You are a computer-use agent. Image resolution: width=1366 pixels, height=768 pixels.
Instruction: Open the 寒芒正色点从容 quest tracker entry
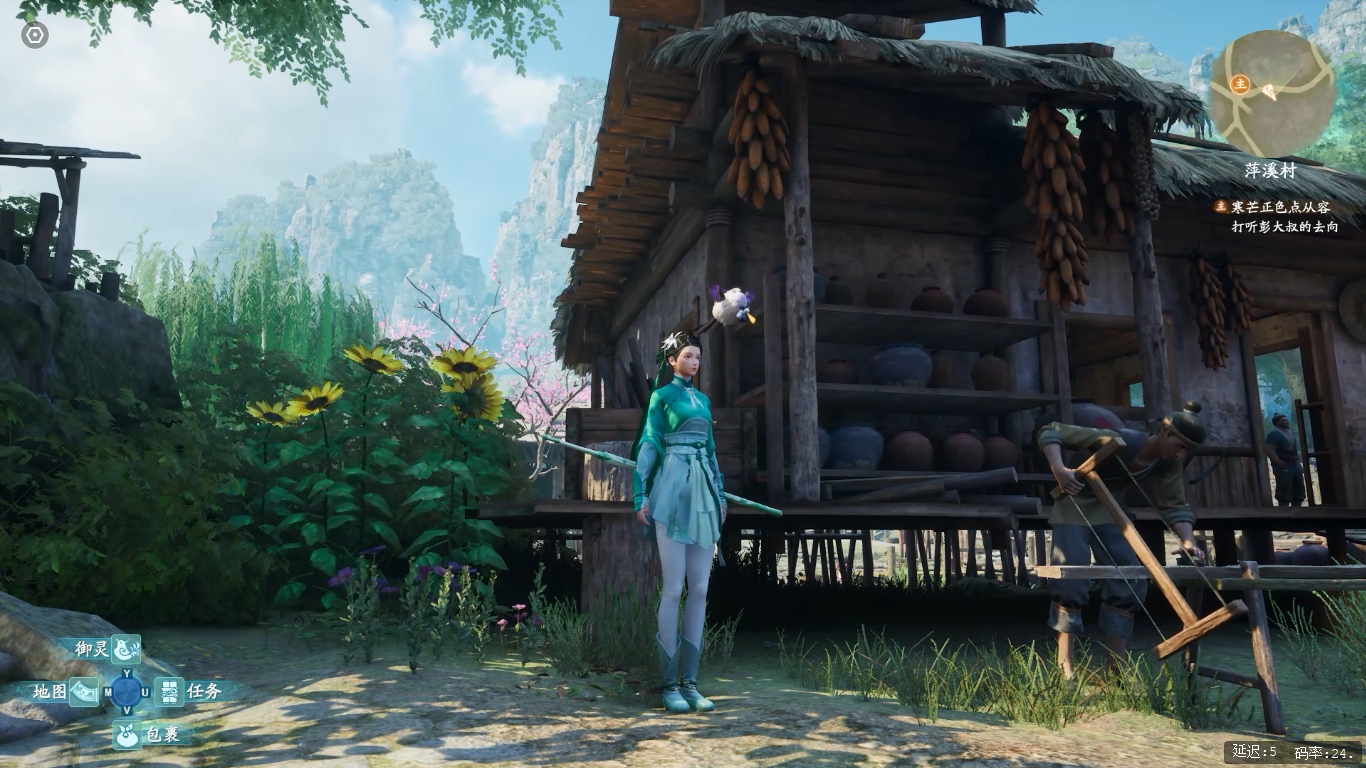pos(1280,207)
